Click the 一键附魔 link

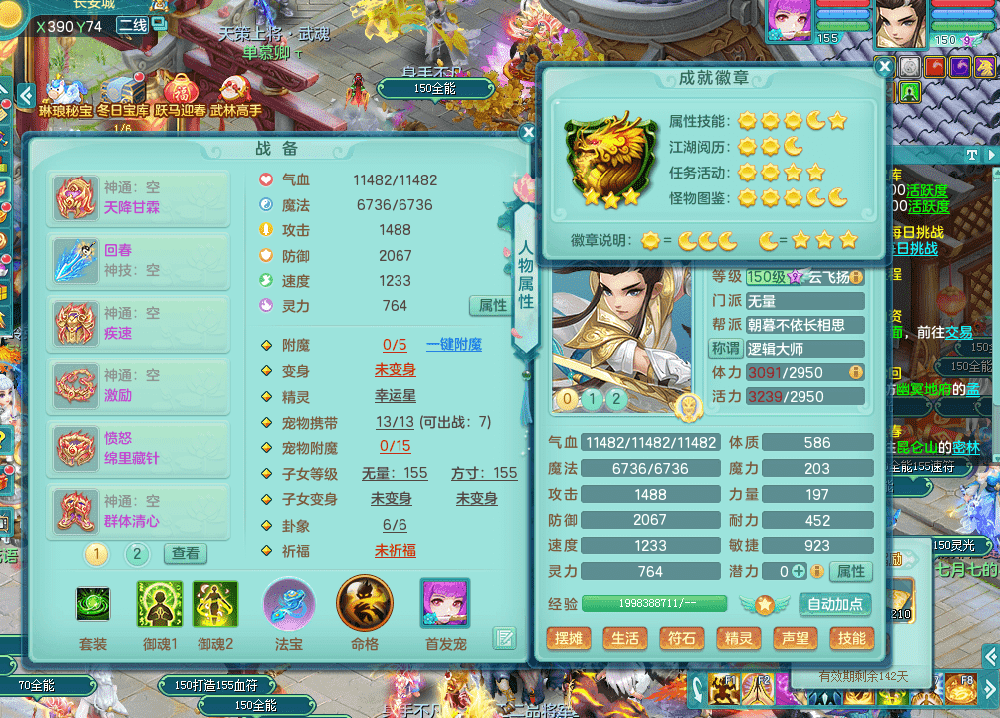click(x=453, y=345)
